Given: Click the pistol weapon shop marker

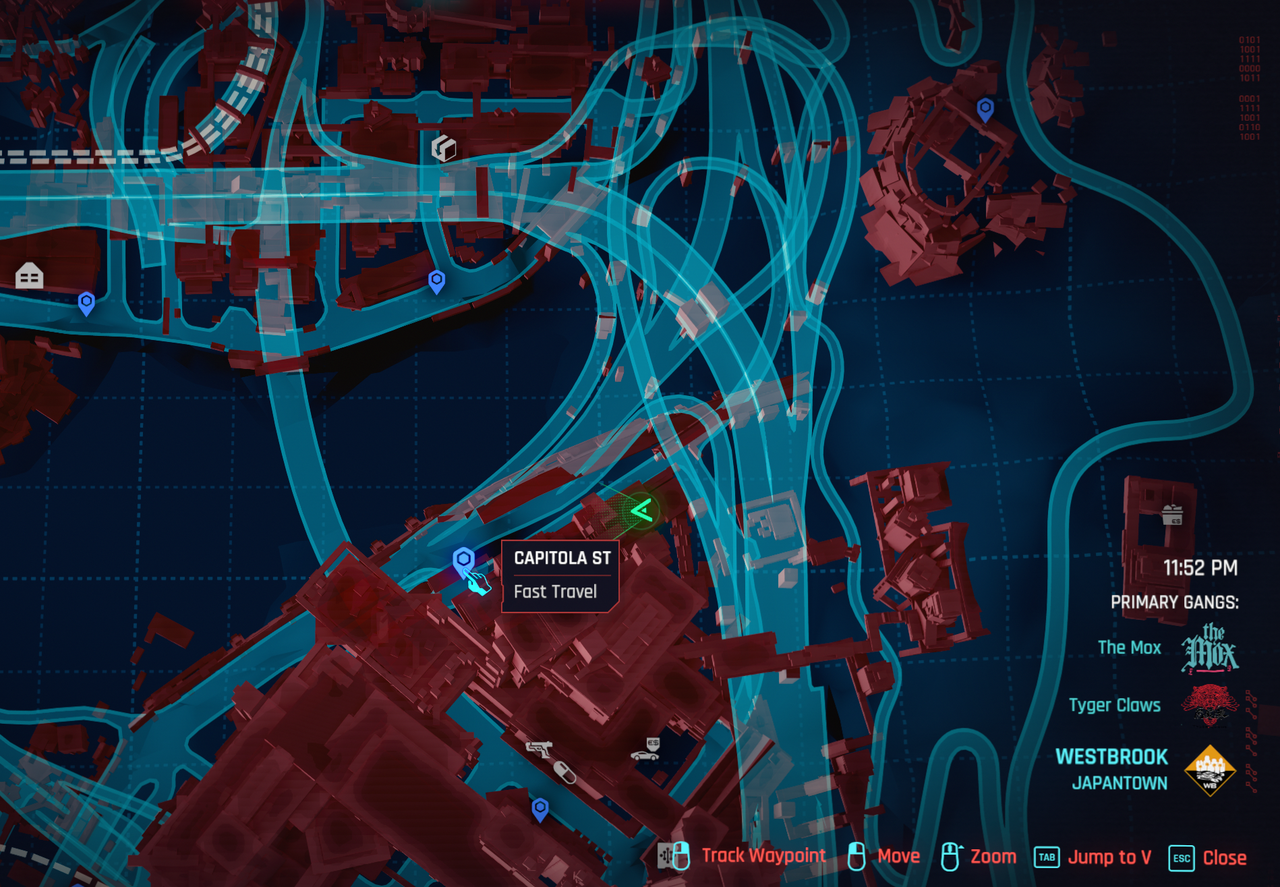Looking at the screenshot, I should [541, 748].
